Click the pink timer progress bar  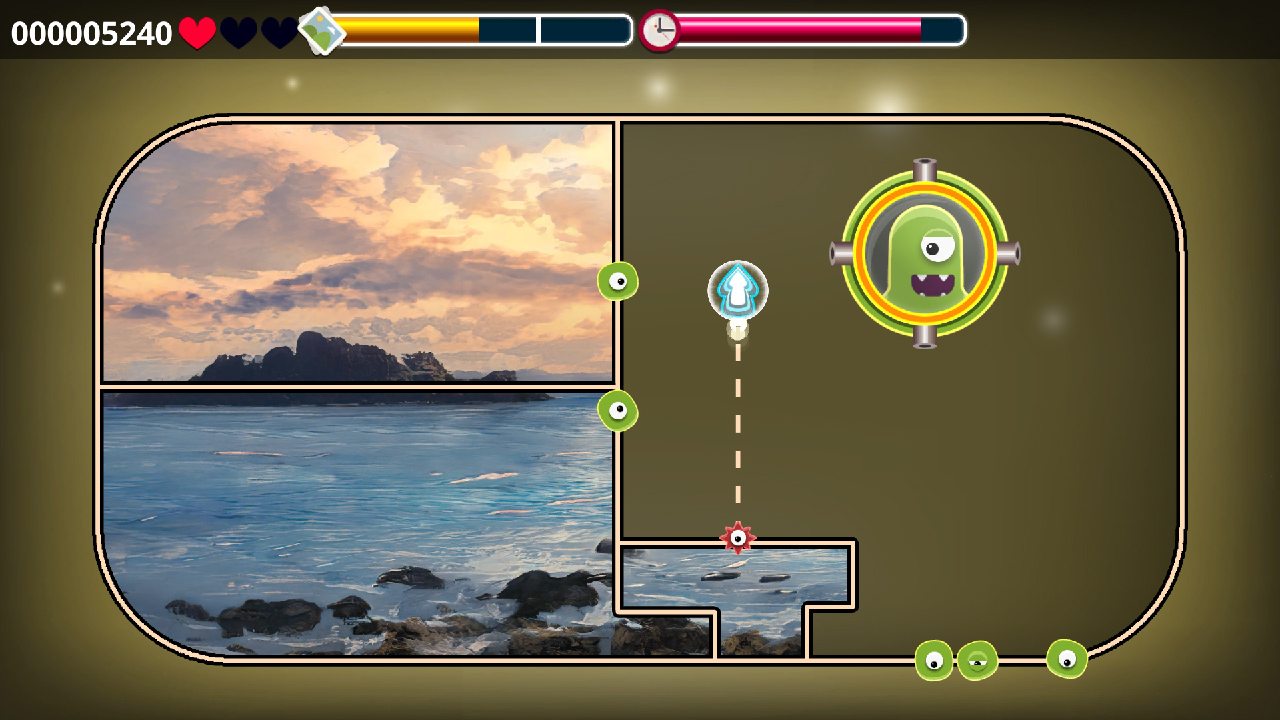(800, 31)
